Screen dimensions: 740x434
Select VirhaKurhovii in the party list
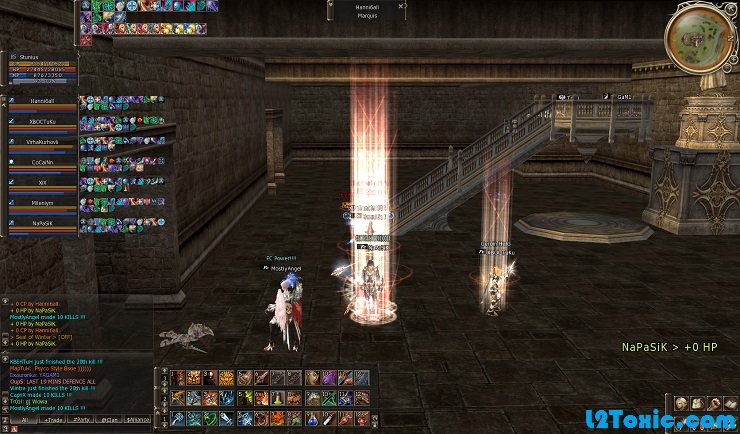(42, 142)
